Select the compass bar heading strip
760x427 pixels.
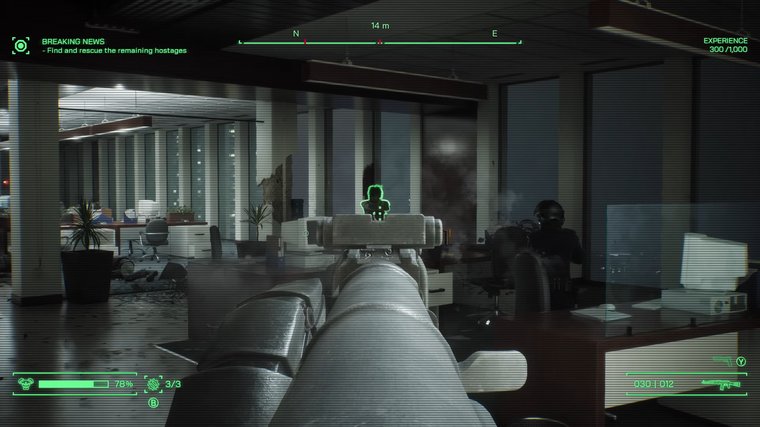point(380,41)
